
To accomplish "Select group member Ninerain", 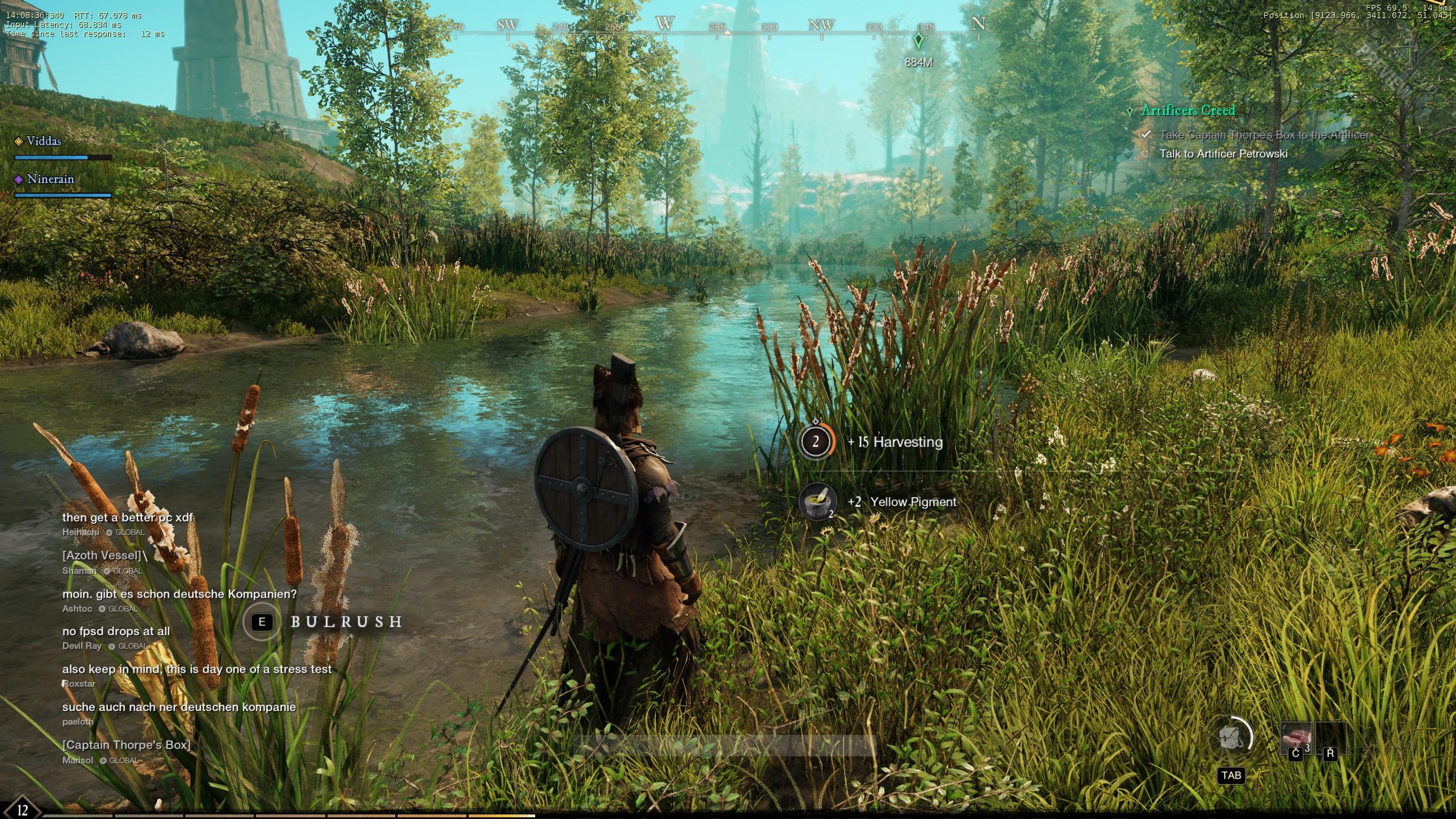I will pyautogui.click(x=50, y=179).
